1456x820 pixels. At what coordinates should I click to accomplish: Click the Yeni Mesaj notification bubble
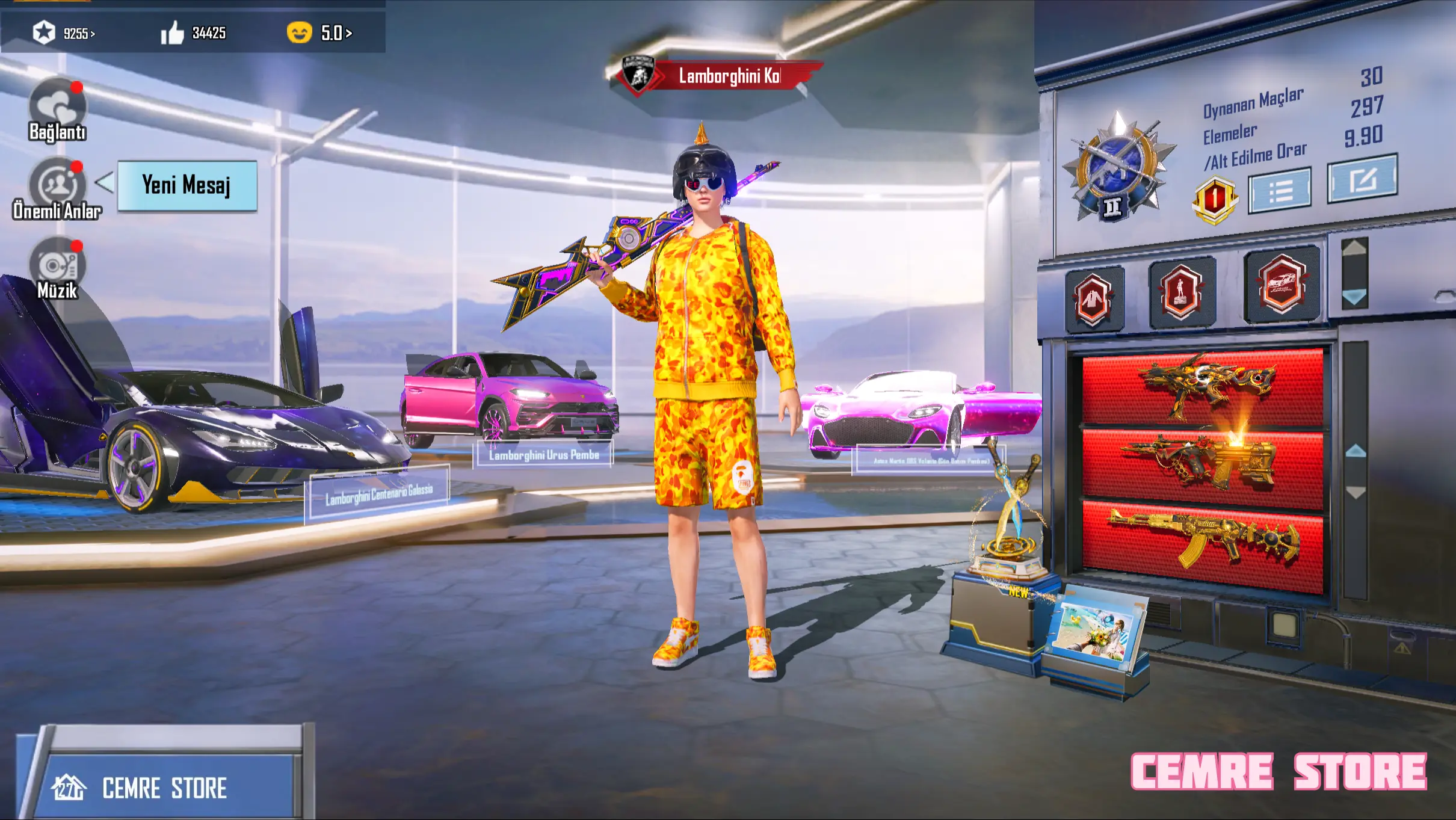[187, 185]
